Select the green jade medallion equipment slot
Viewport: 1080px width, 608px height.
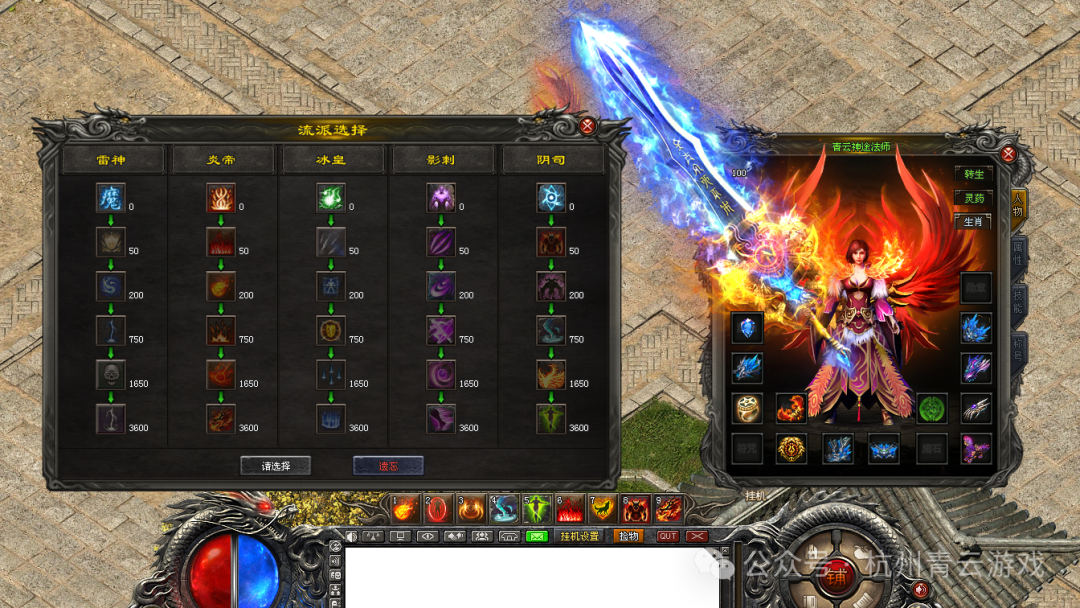pyautogui.click(x=931, y=408)
